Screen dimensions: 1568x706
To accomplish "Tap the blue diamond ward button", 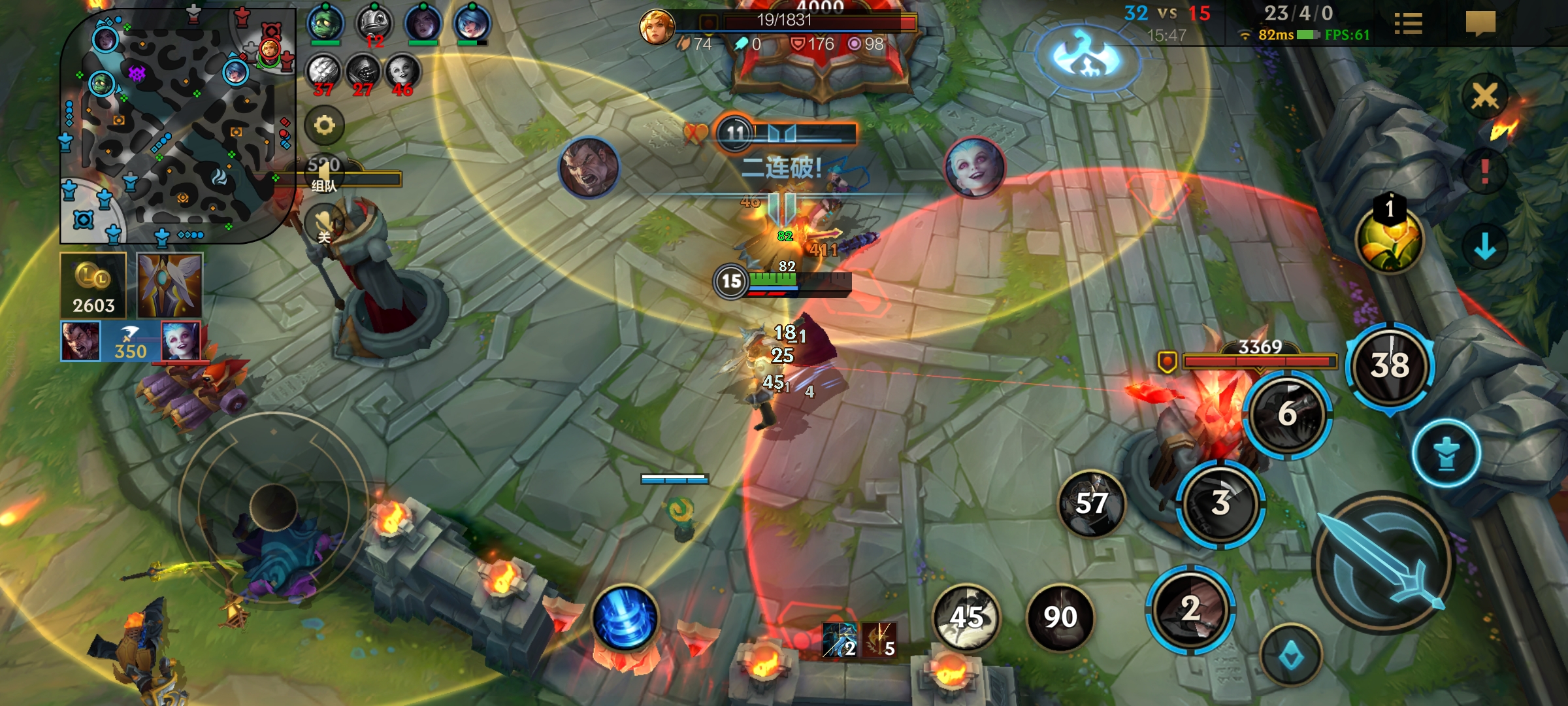I will click(1290, 656).
